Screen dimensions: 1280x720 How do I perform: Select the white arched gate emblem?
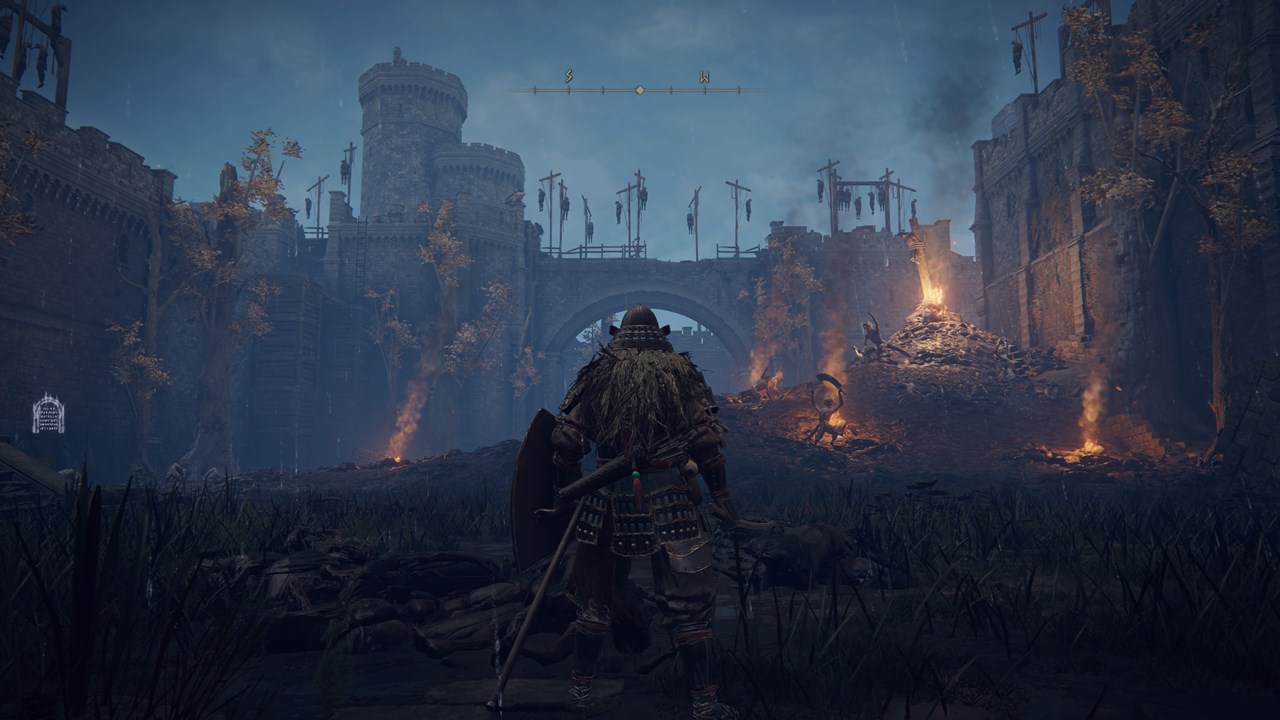[48, 414]
